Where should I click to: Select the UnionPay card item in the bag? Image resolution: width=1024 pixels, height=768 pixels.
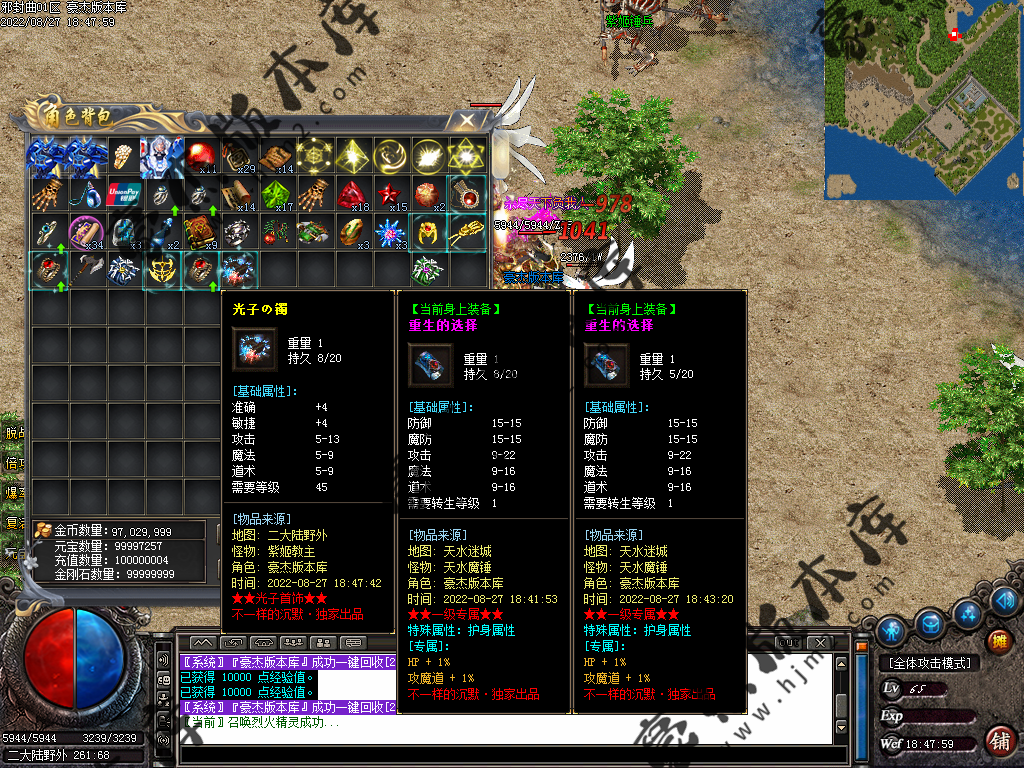tap(125, 194)
